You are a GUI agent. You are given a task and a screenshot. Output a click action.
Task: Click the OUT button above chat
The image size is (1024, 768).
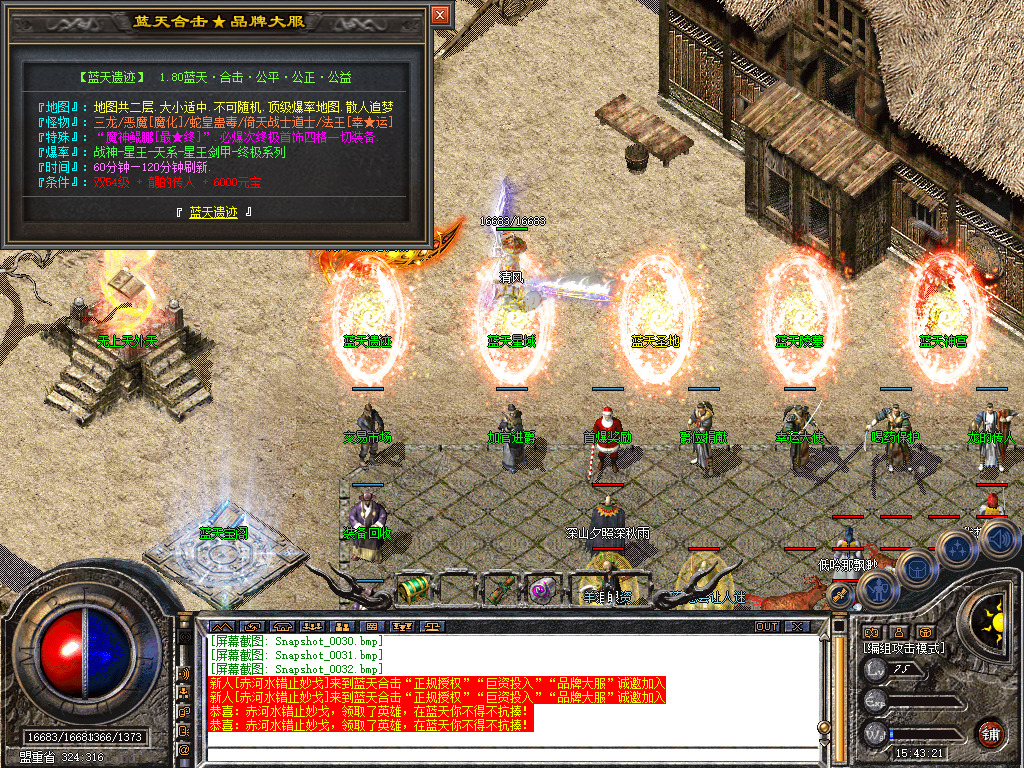pyautogui.click(x=766, y=626)
